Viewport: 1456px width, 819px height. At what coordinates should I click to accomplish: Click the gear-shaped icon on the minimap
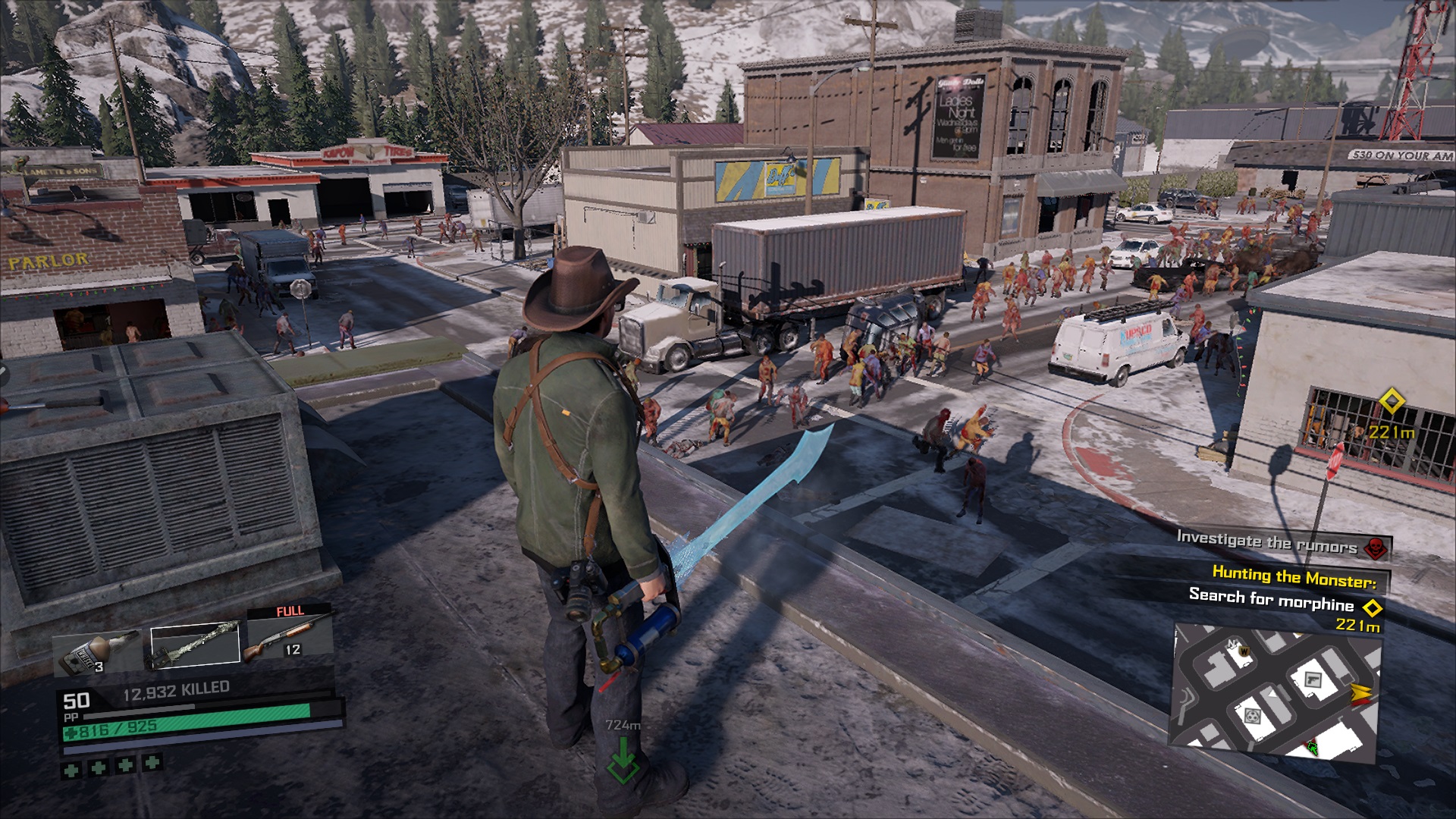pyautogui.click(x=1252, y=715)
